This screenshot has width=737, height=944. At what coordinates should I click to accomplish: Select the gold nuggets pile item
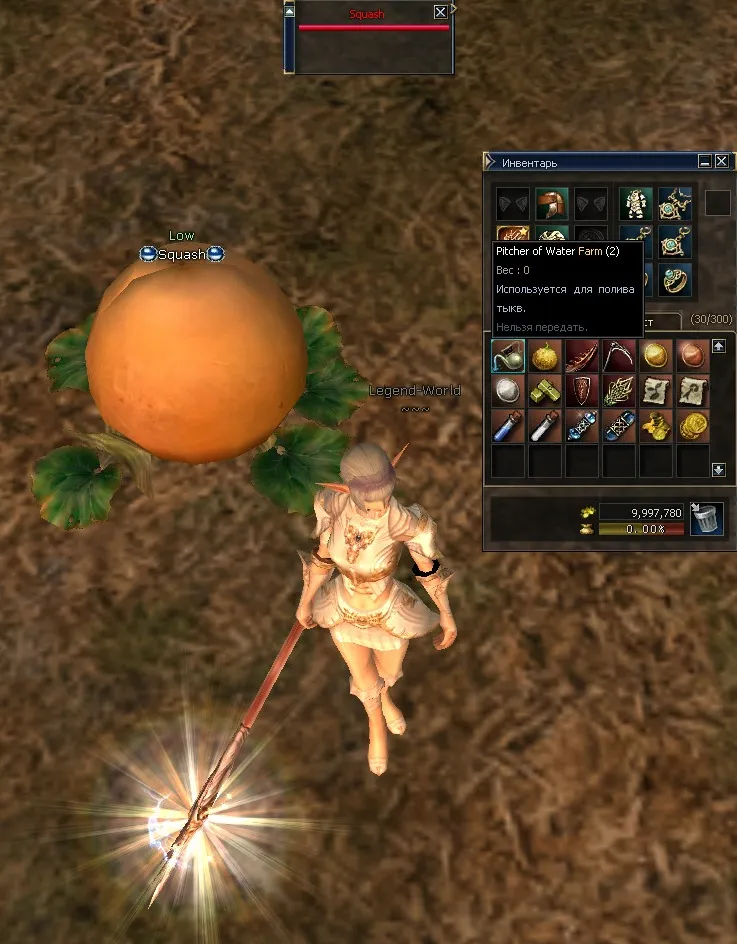[656, 425]
